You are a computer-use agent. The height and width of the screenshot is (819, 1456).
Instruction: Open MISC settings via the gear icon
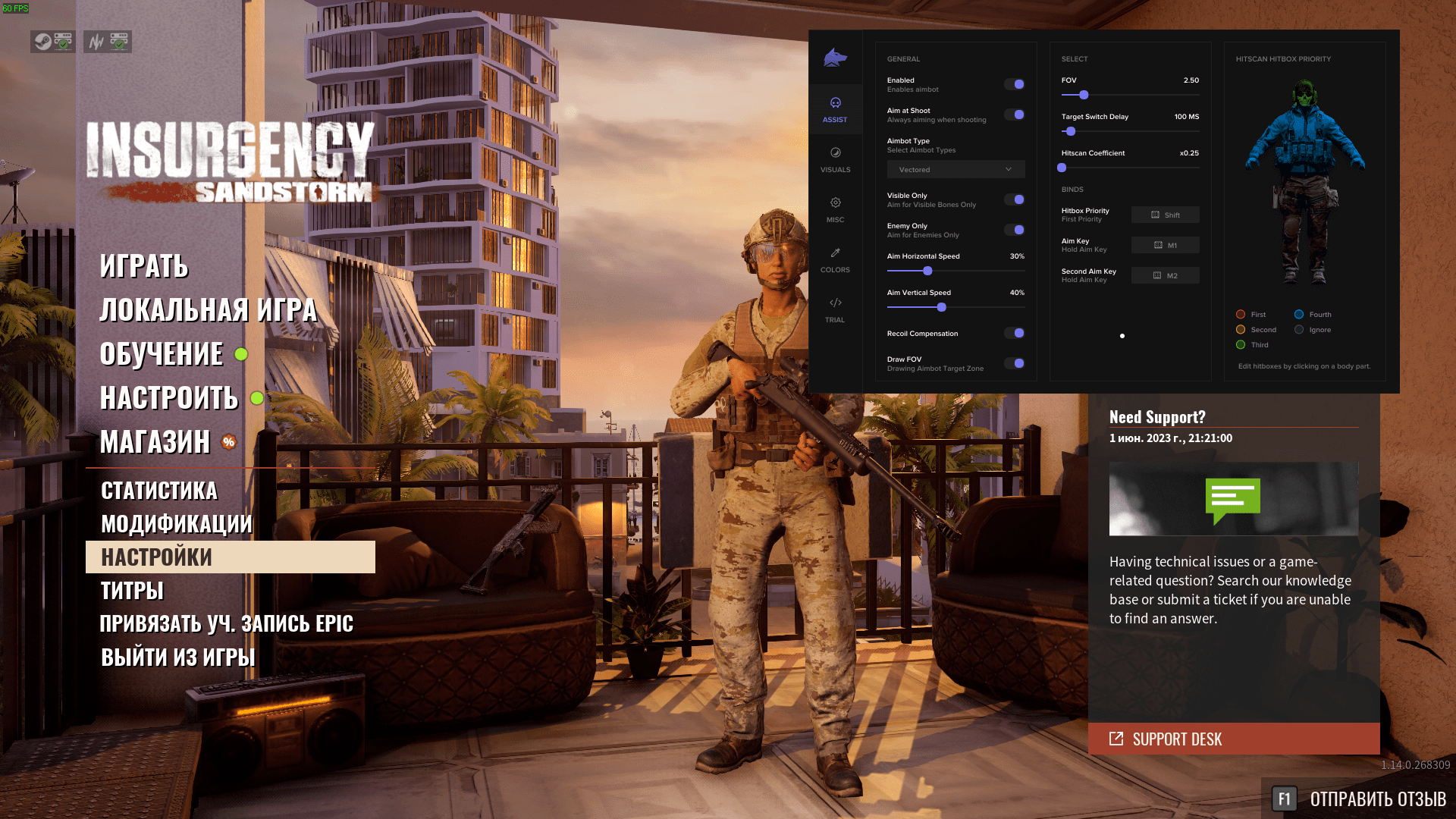[x=835, y=209]
